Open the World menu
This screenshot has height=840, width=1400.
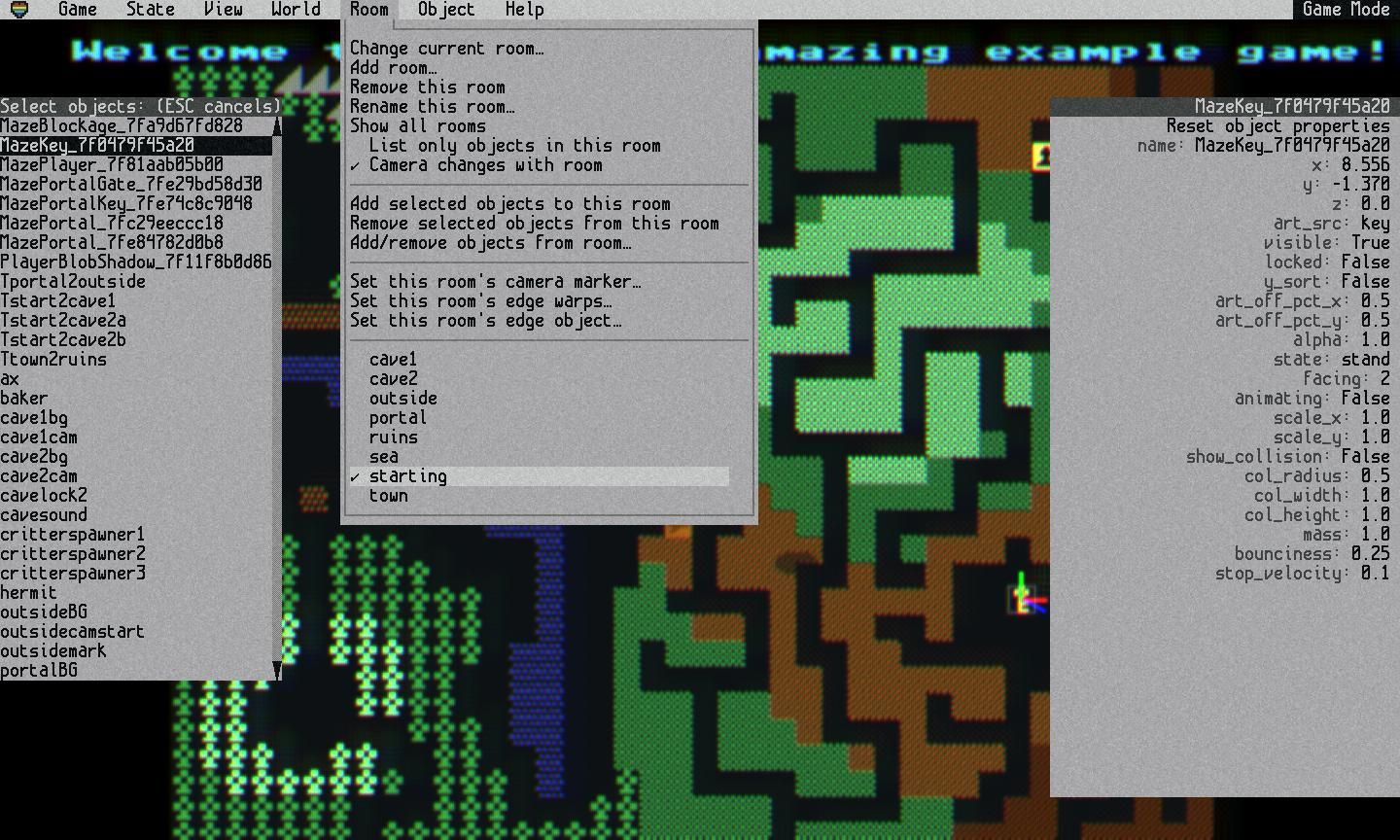click(x=295, y=10)
